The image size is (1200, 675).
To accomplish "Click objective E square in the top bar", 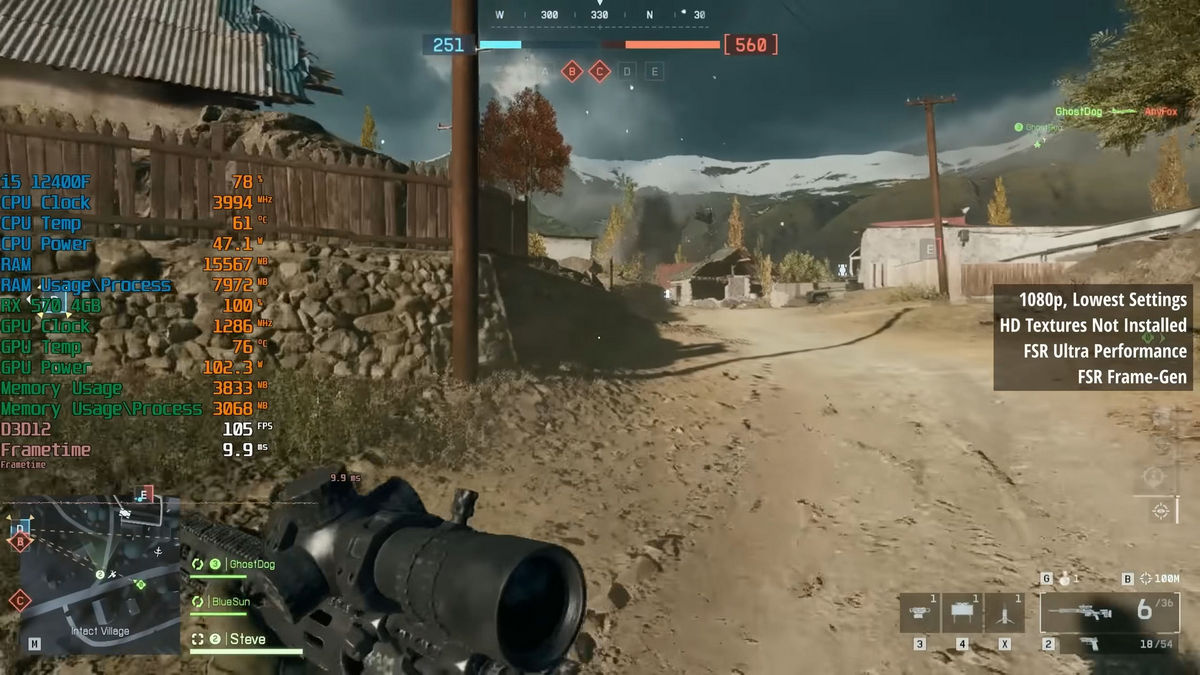I will coord(654,71).
